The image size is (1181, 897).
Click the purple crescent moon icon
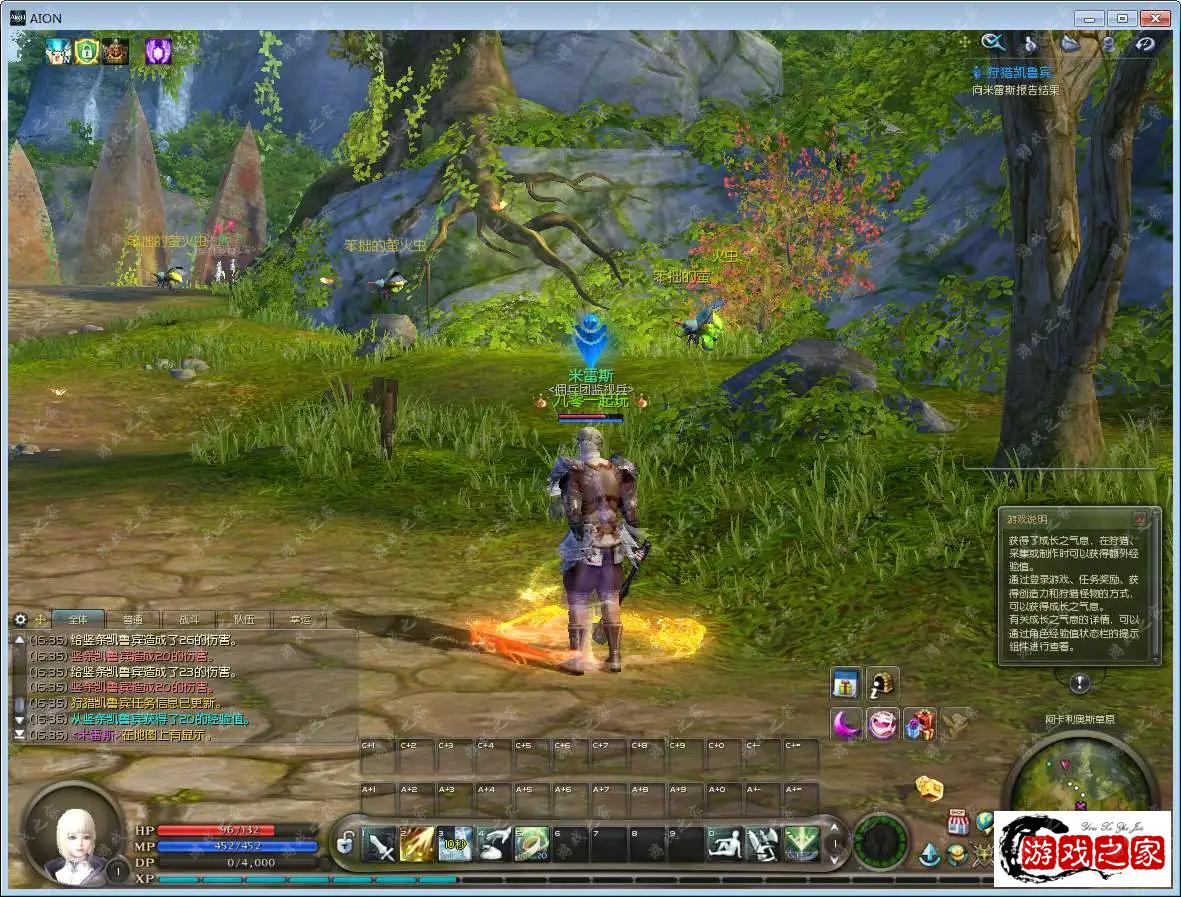846,724
